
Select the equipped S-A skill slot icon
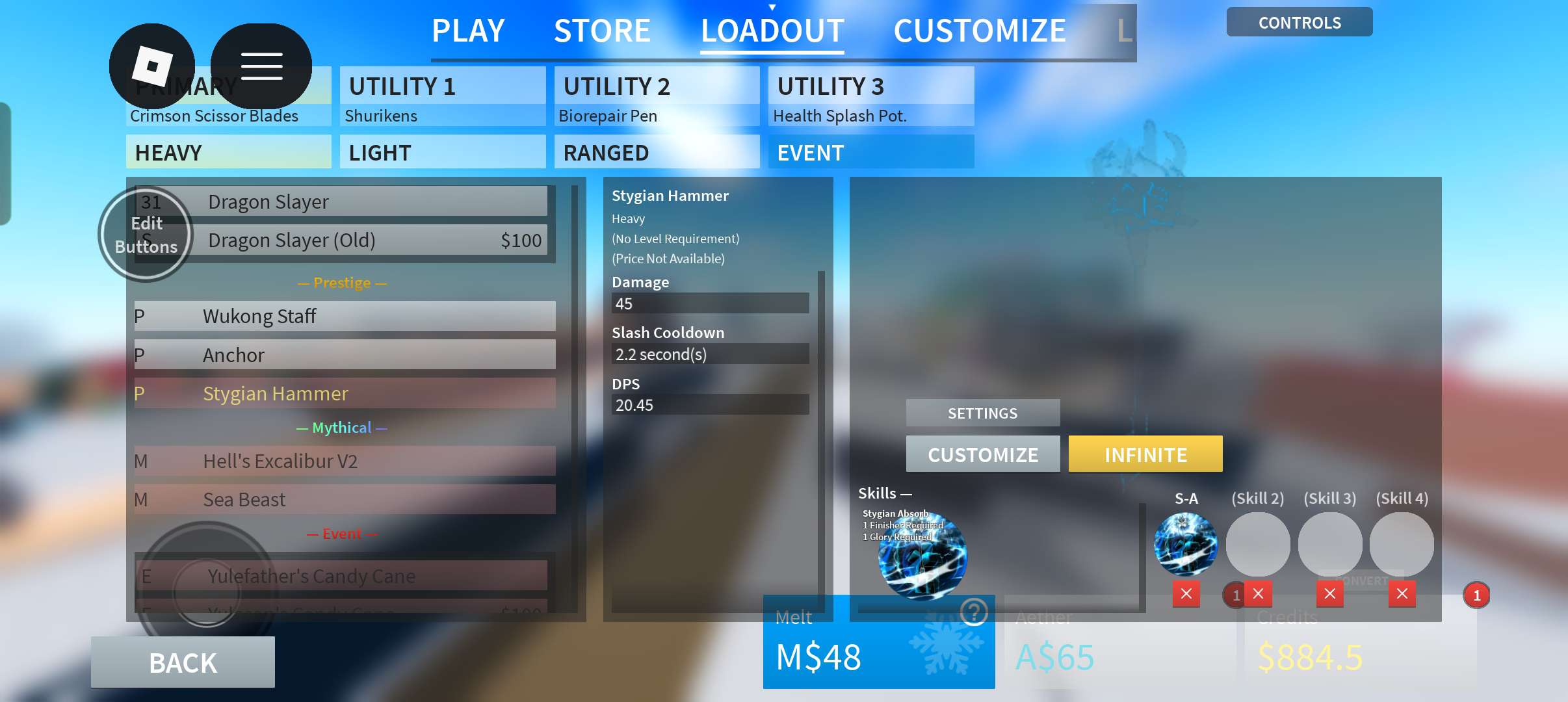coord(1186,545)
